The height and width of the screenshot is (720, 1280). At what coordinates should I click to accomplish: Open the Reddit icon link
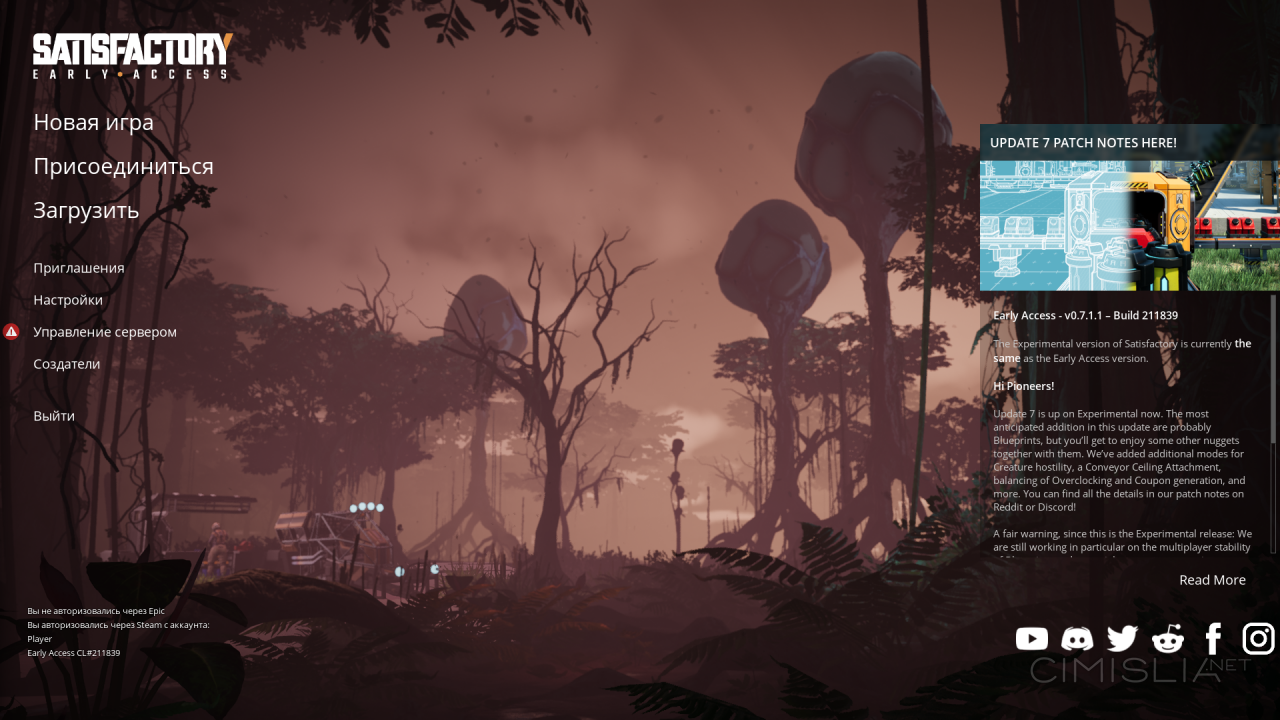click(1168, 639)
